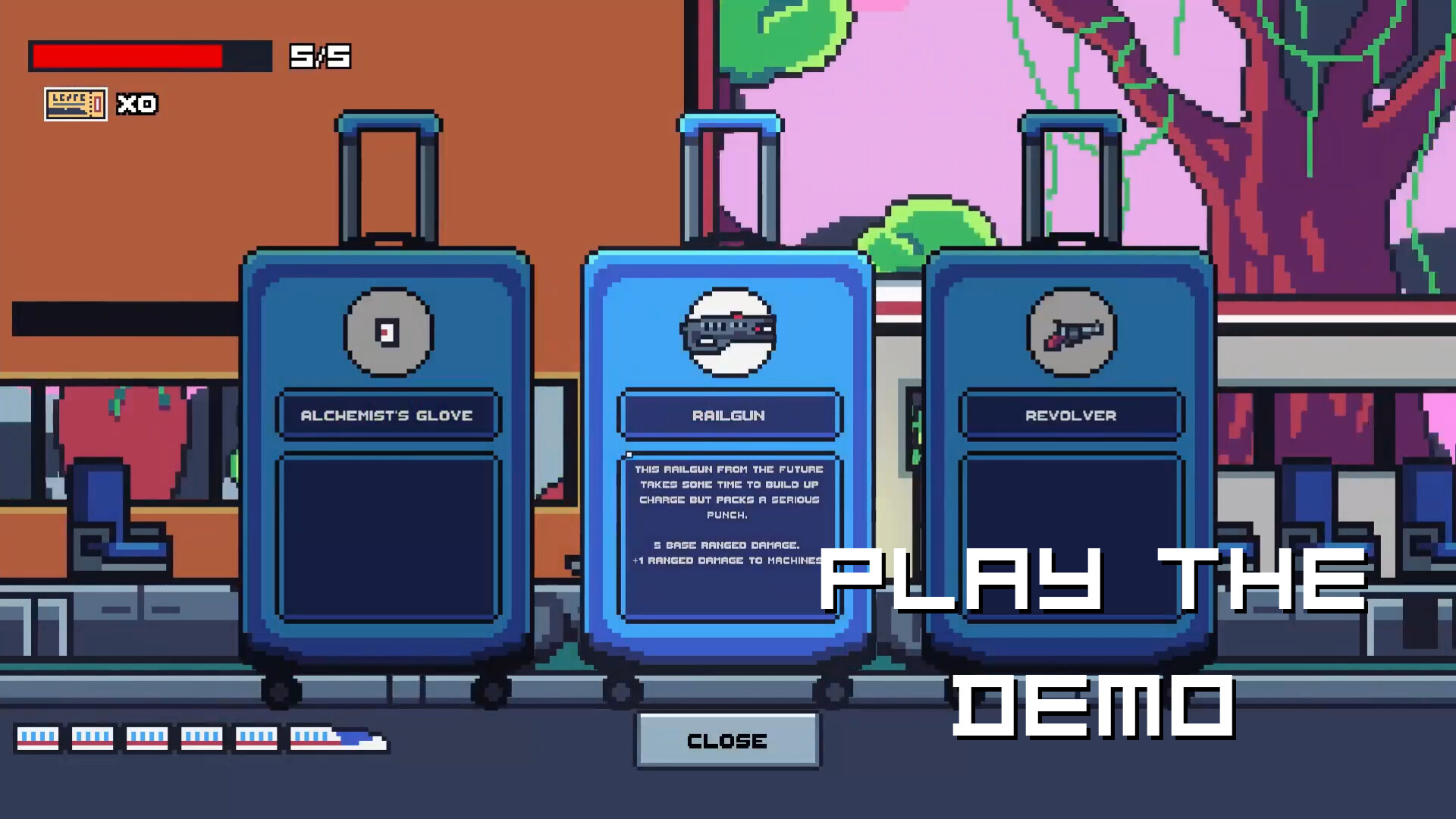The height and width of the screenshot is (819, 1456).
Task: Click the circular badge on the Railgun suitcase
Action: (x=729, y=331)
